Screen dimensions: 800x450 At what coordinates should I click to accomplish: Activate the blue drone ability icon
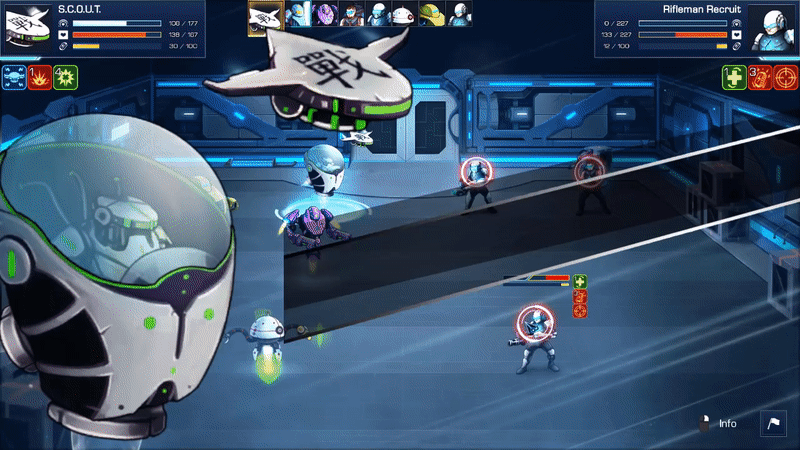[x=14, y=77]
